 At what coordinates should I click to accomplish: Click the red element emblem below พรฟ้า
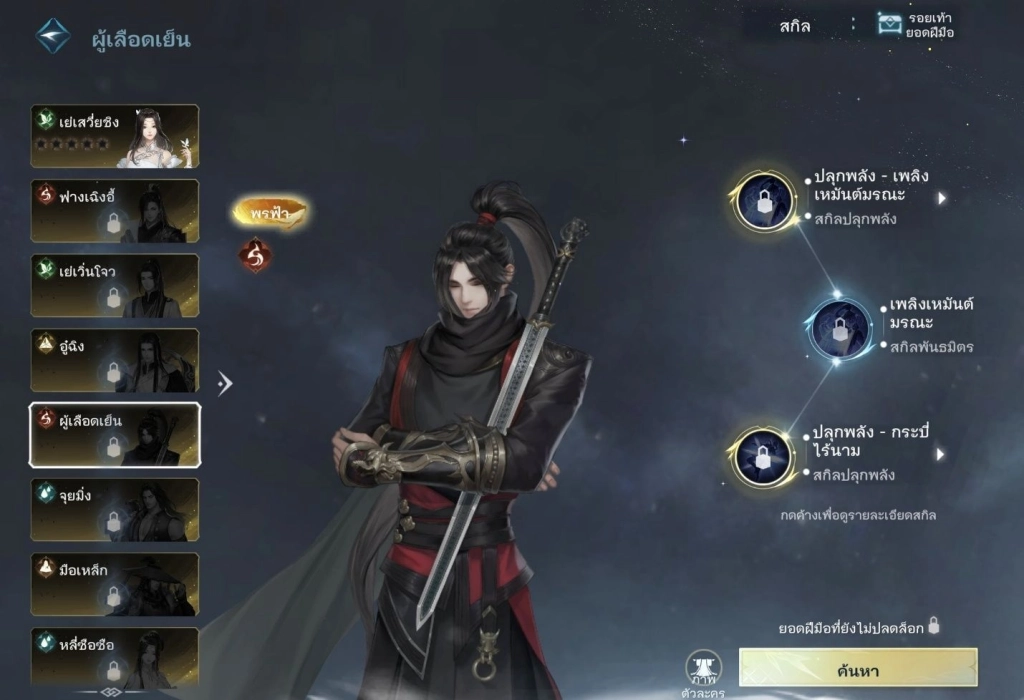(256, 255)
